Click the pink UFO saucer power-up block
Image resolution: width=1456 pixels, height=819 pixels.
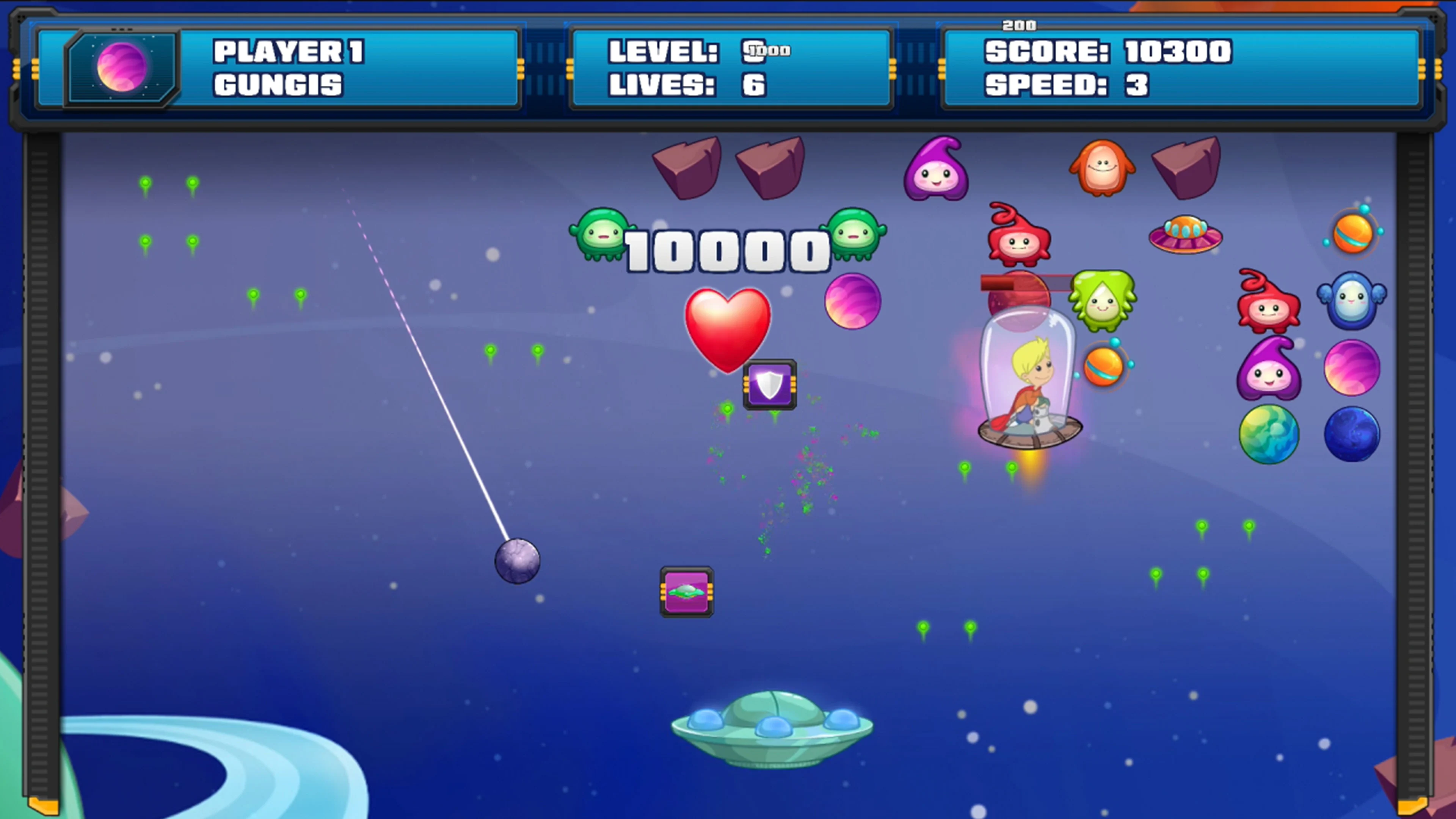686,591
